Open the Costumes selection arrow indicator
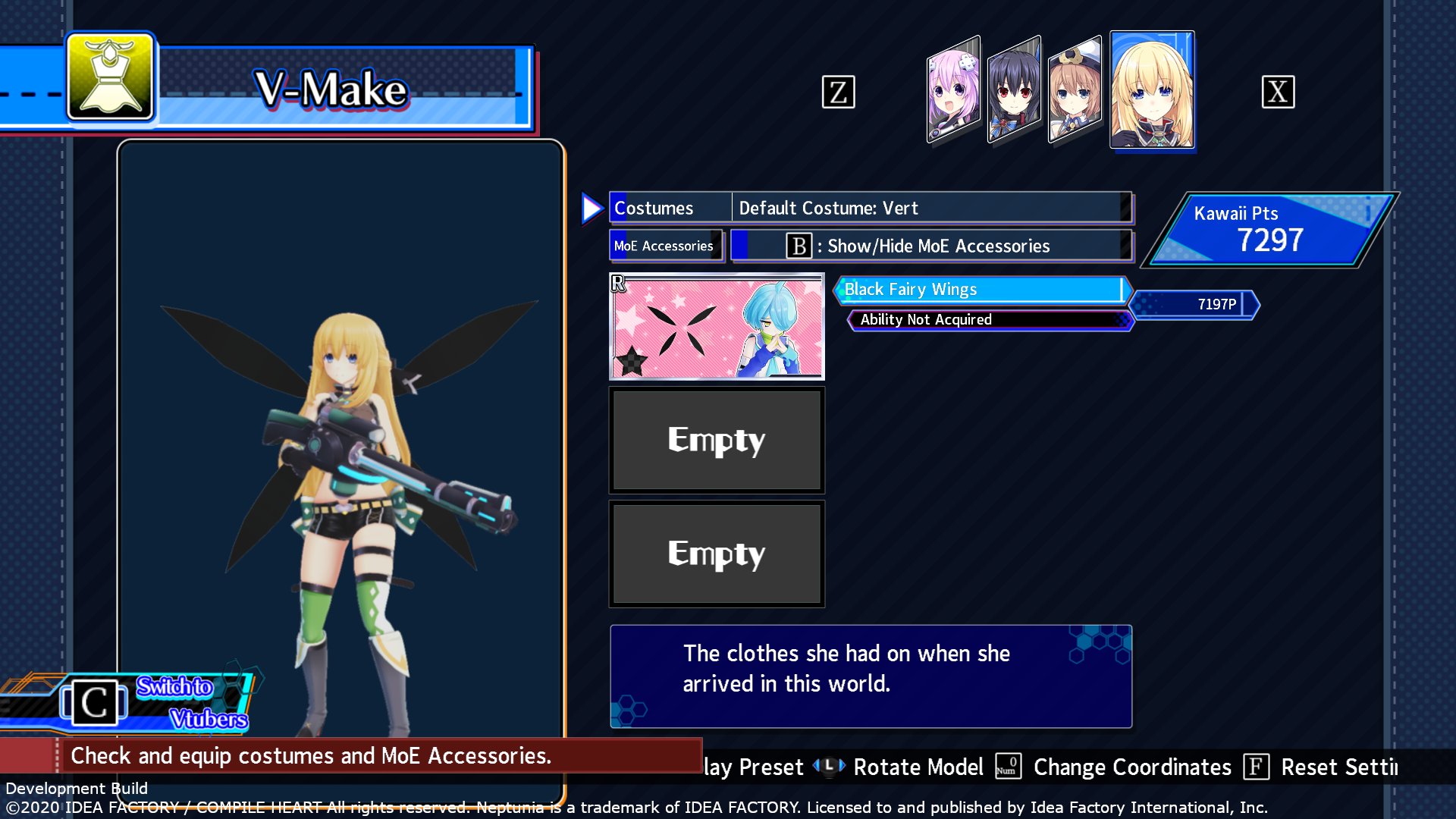 (x=592, y=207)
